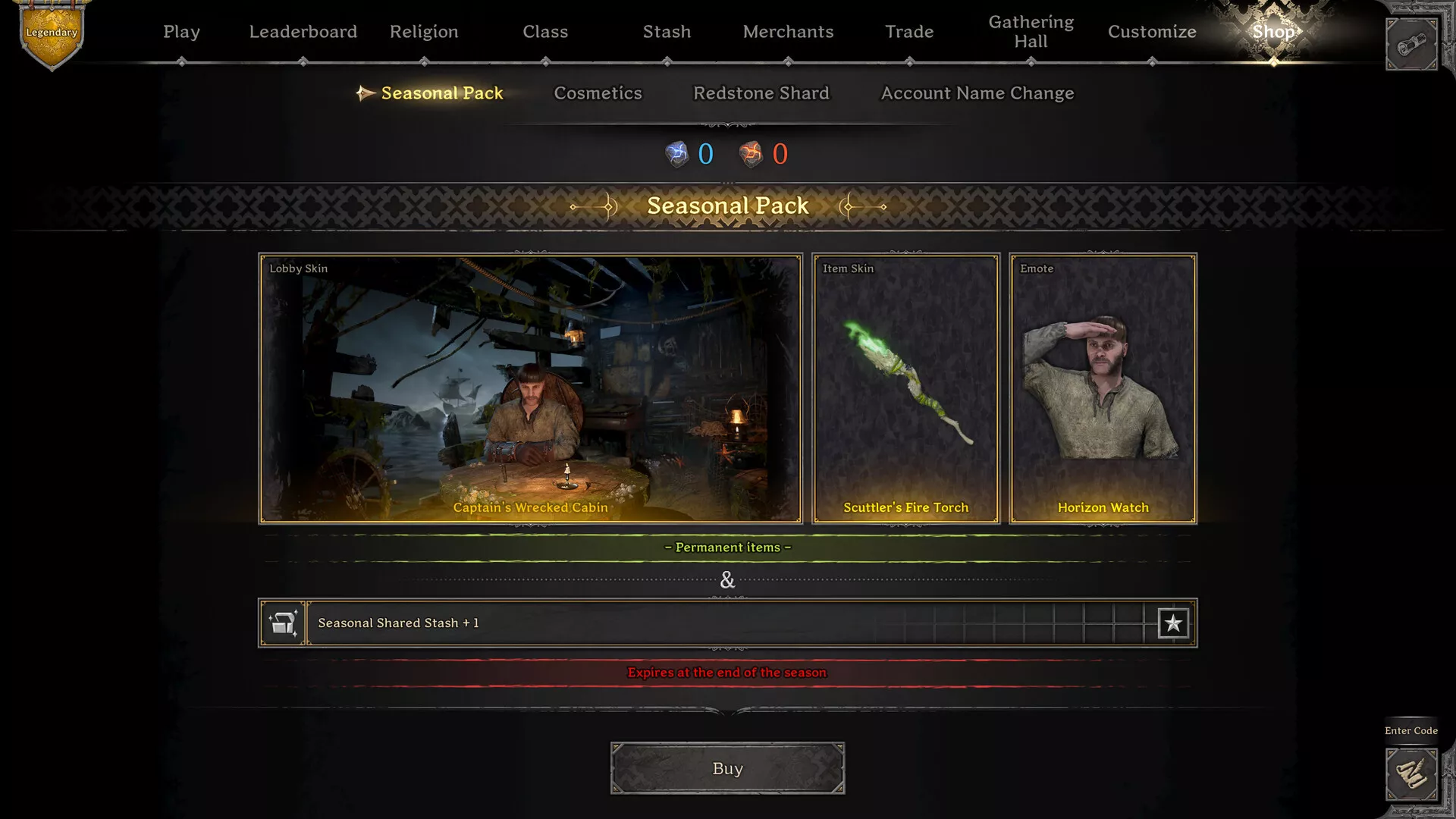Switch to the Trade tab
The height and width of the screenshot is (819, 1456).
point(909,32)
